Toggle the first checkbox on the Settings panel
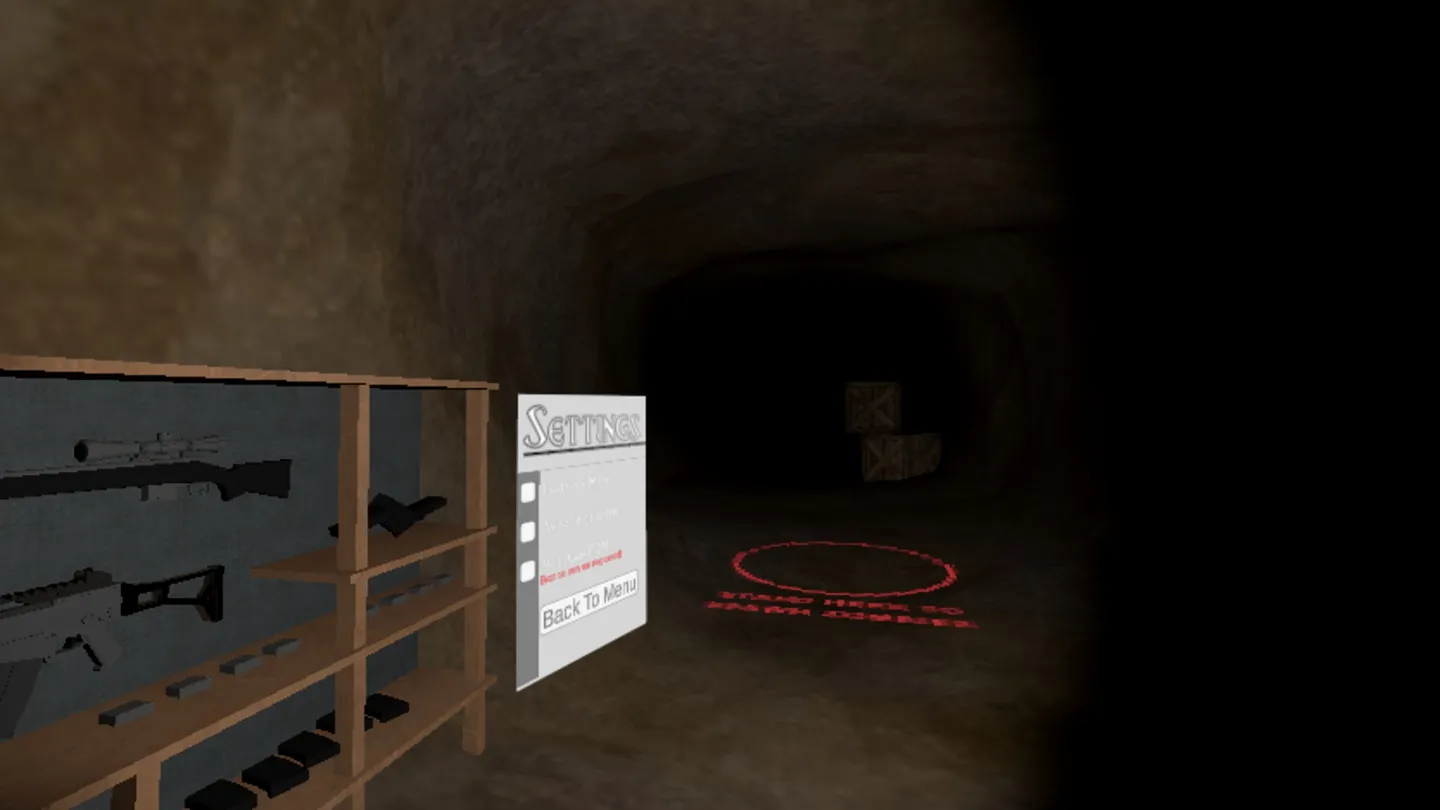Image resolution: width=1440 pixels, height=810 pixels. click(528, 492)
